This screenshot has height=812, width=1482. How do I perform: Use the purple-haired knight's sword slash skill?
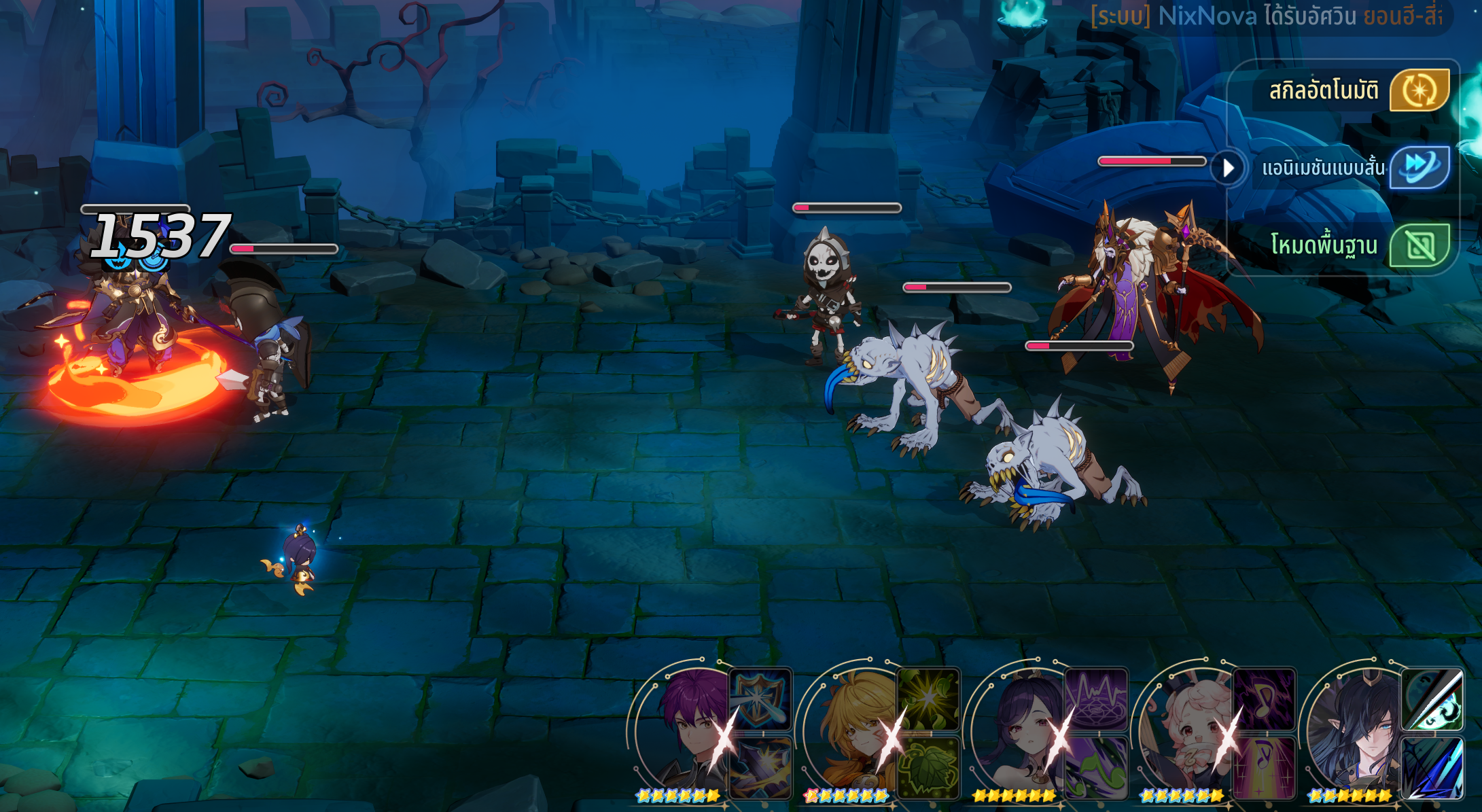[760, 768]
